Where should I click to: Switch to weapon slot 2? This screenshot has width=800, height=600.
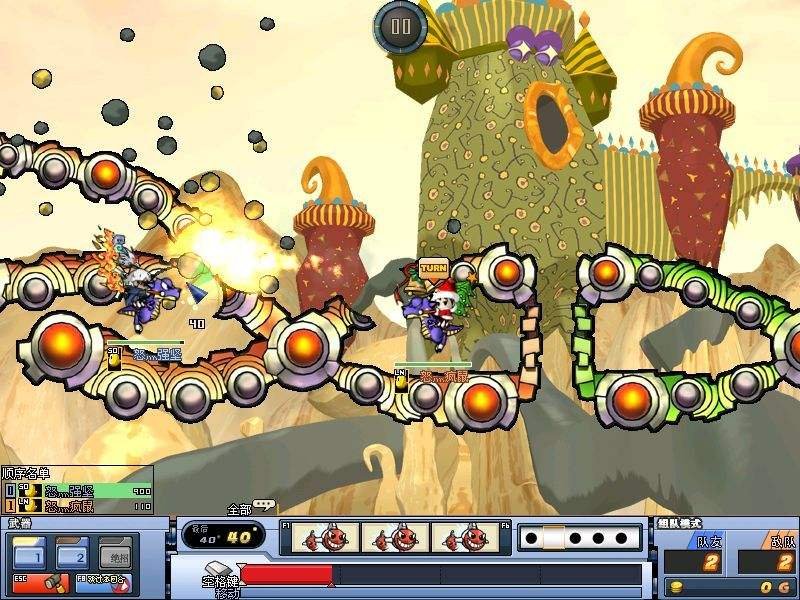tap(72, 553)
